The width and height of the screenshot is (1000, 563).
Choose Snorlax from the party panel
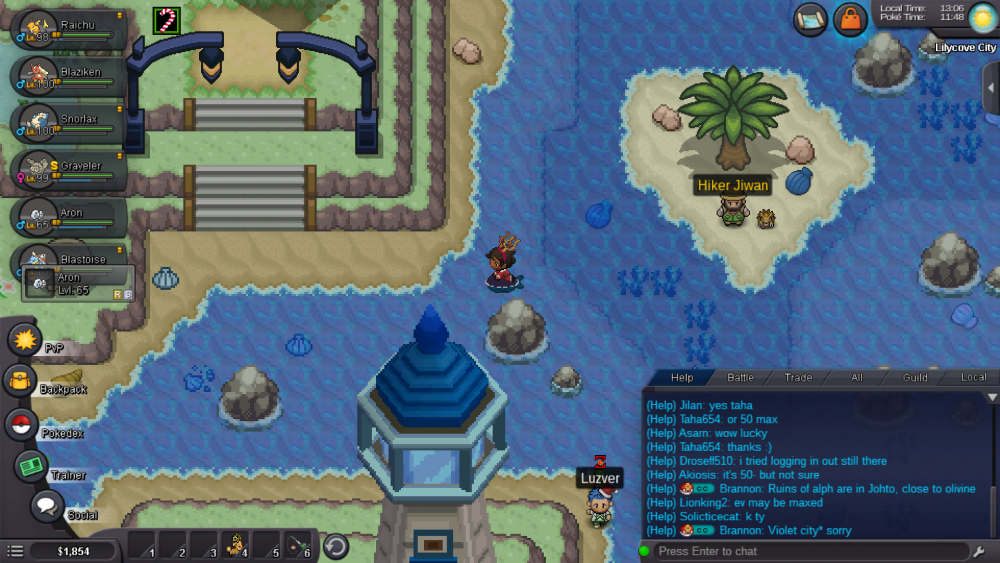[68, 122]
